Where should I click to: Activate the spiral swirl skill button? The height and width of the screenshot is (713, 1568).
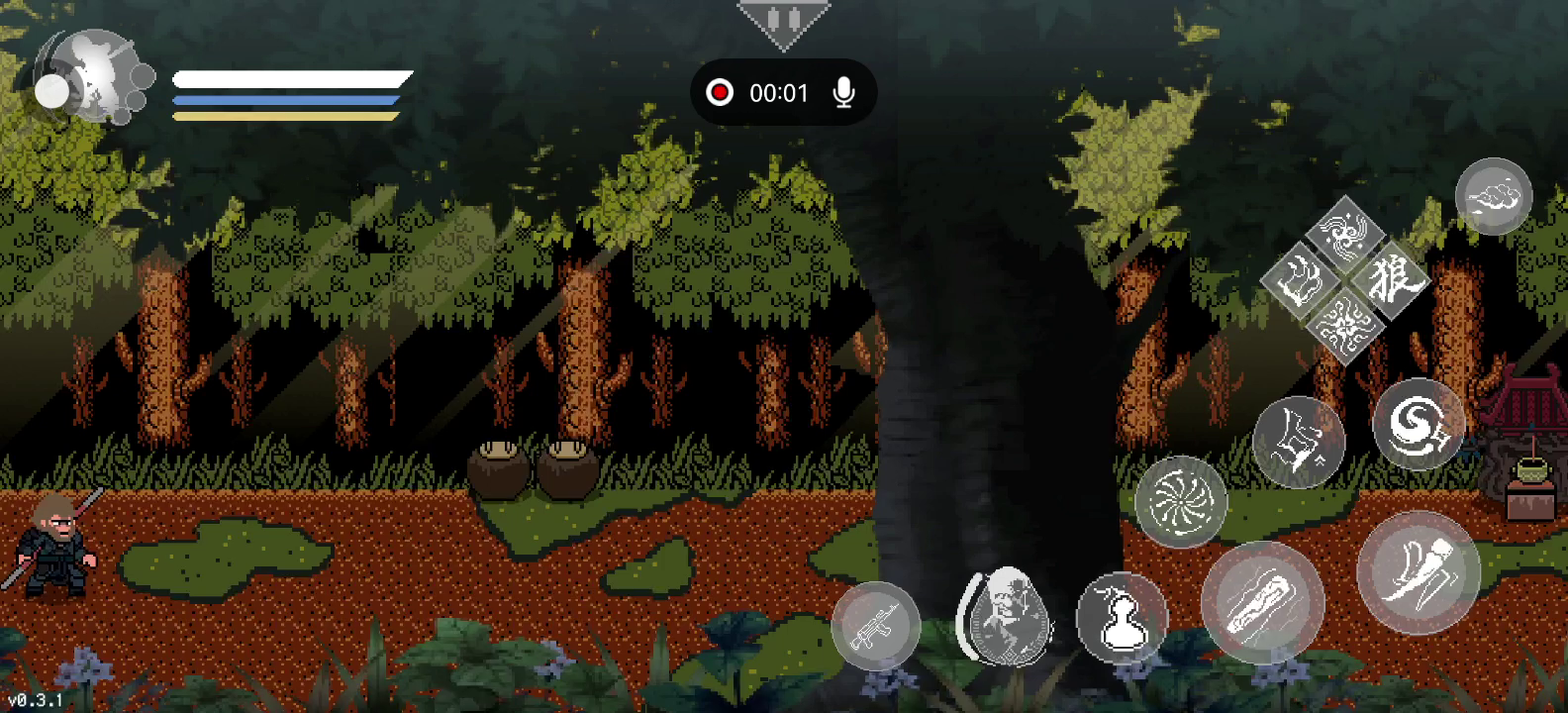tap(1418, 424)
